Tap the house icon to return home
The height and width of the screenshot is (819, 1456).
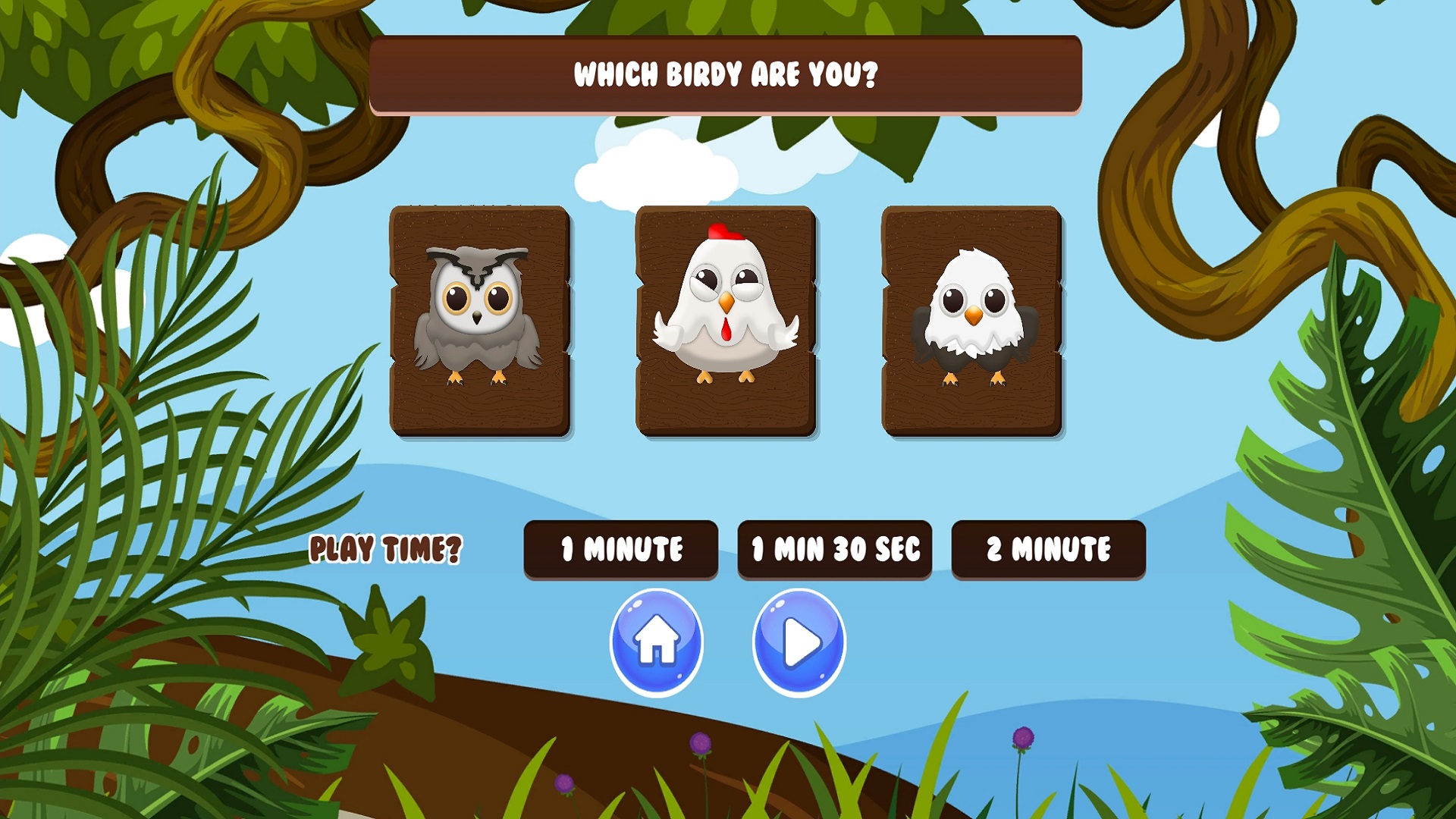pyautogui.click(x=657, y=641)
